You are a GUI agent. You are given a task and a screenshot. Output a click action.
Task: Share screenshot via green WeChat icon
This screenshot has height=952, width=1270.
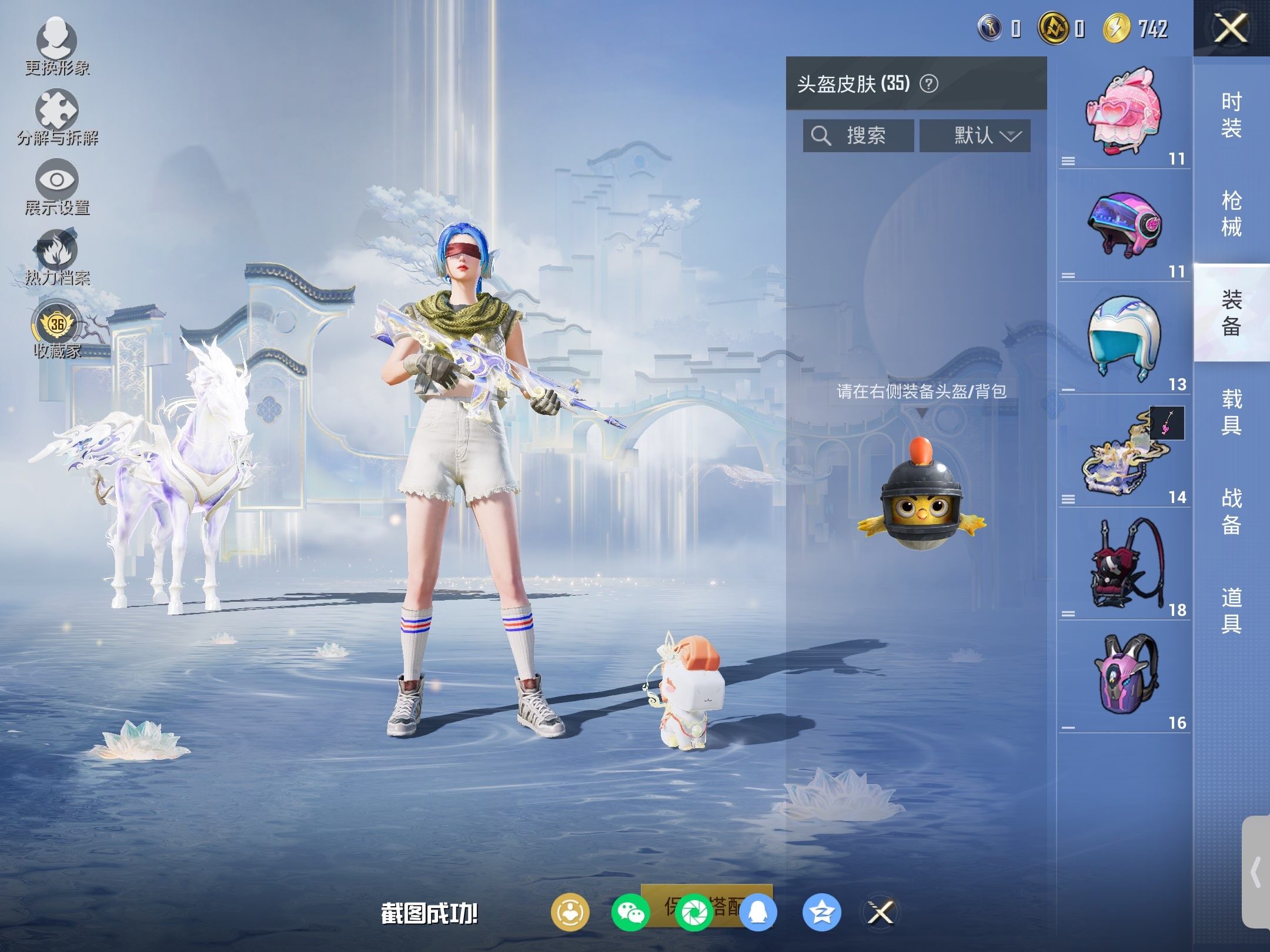coord(630,913)
